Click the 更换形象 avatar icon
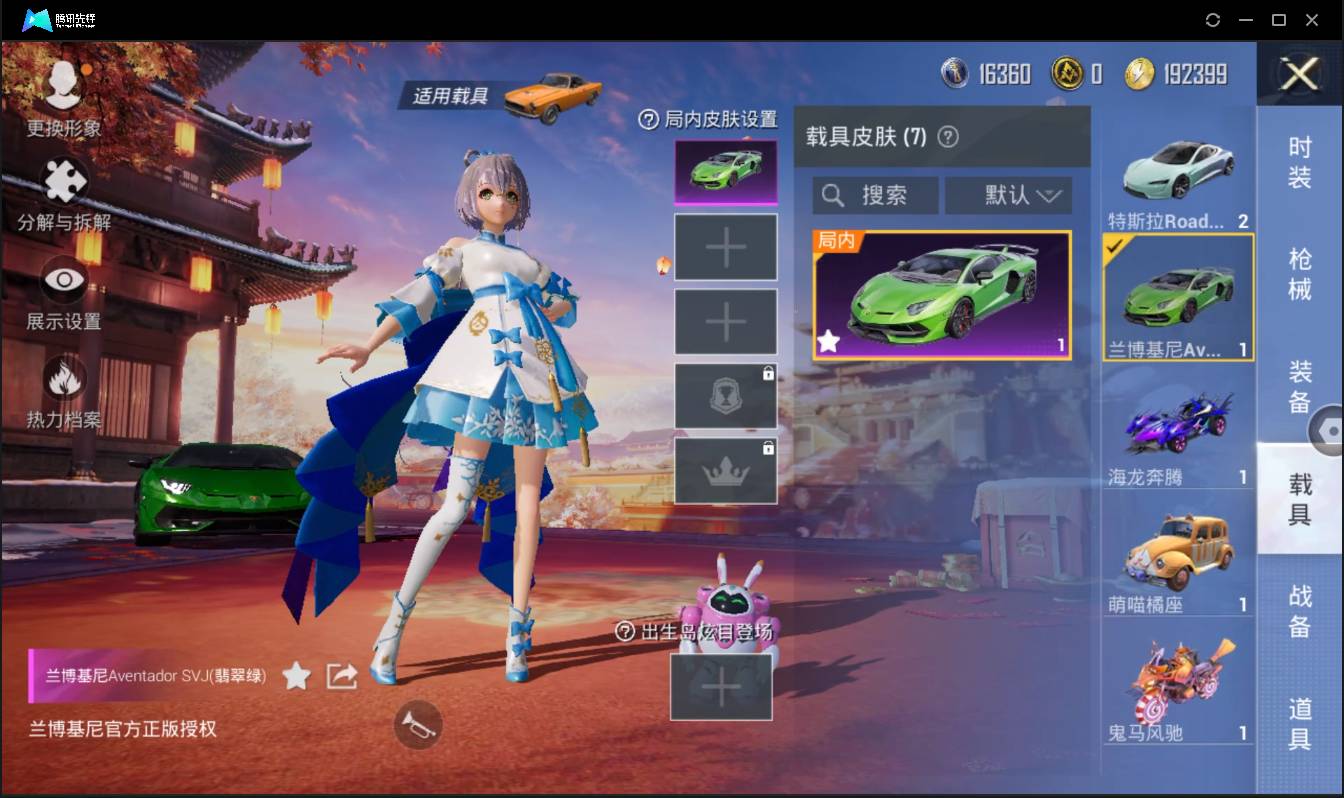This screenshot has height=798, width=1344. pos(62,85)
